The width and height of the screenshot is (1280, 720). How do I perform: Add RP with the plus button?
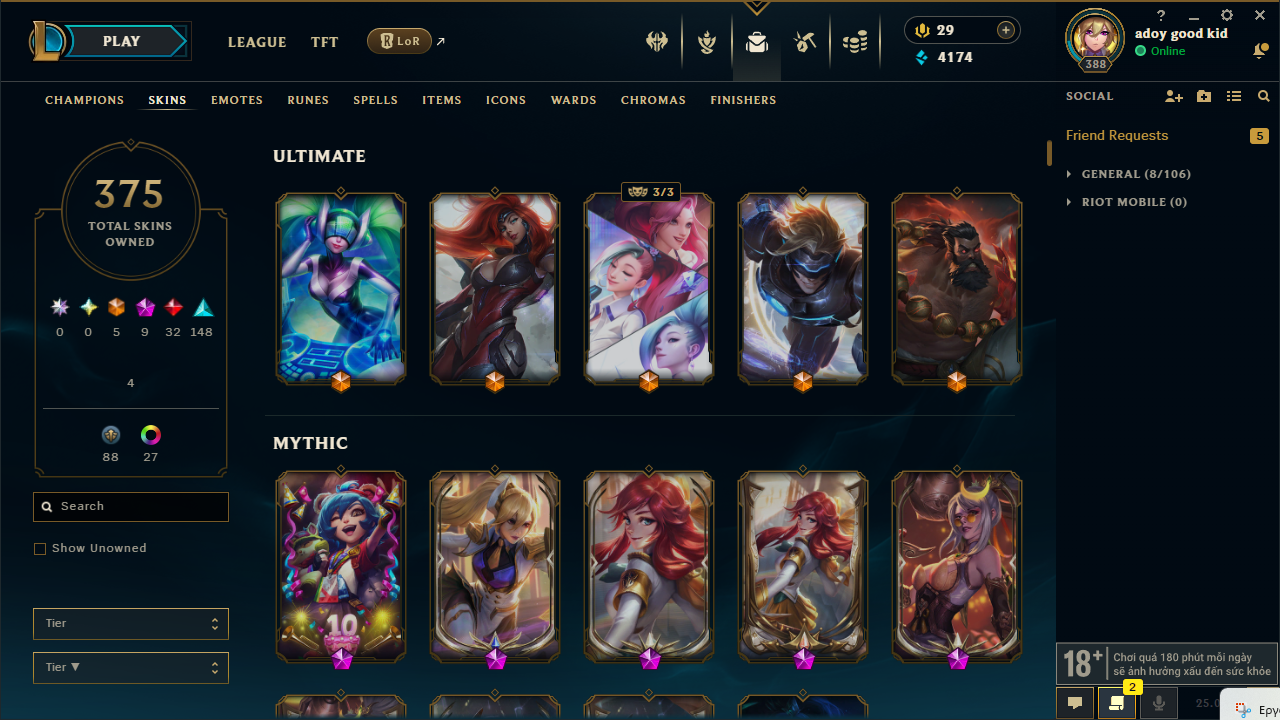tap(1006, 30)
